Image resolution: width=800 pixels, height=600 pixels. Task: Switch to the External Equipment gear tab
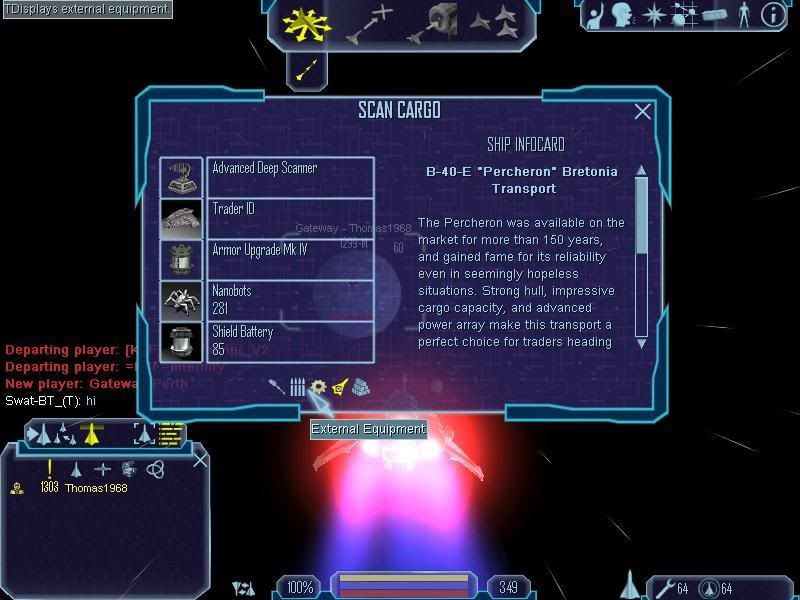(x=318, y=387)
